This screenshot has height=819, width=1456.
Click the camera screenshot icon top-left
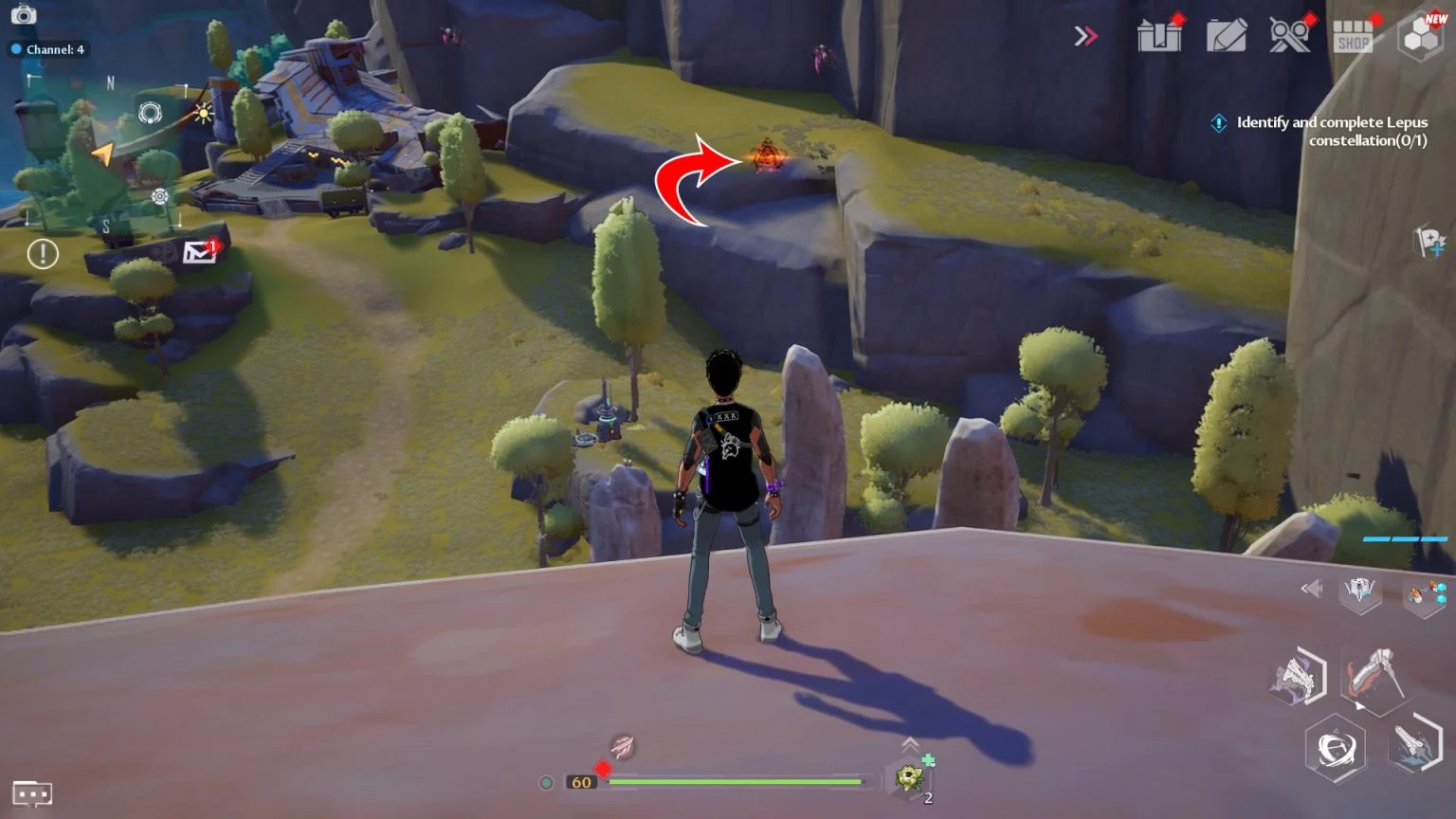point(23,15)
